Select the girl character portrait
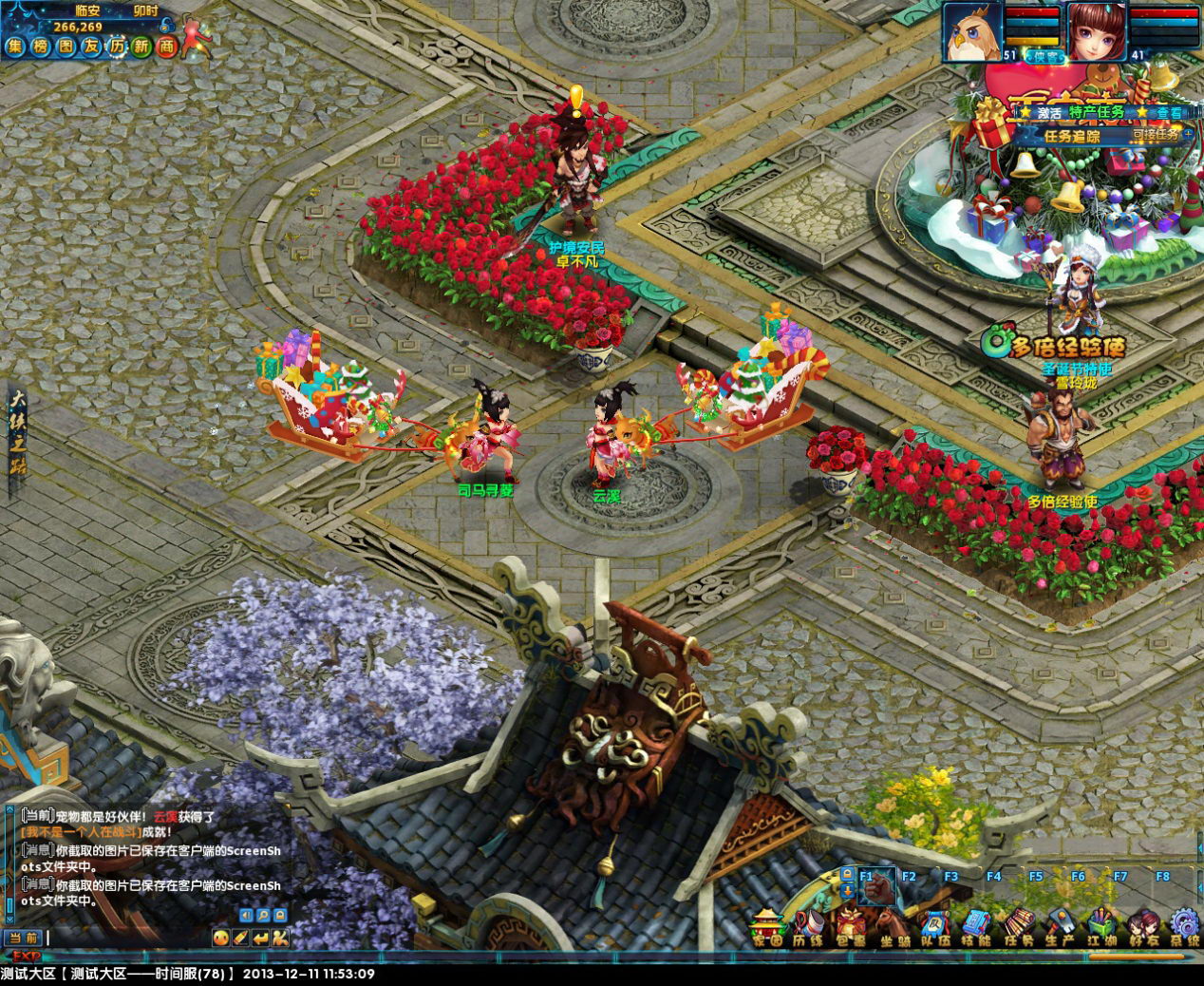 point(1097,31)
